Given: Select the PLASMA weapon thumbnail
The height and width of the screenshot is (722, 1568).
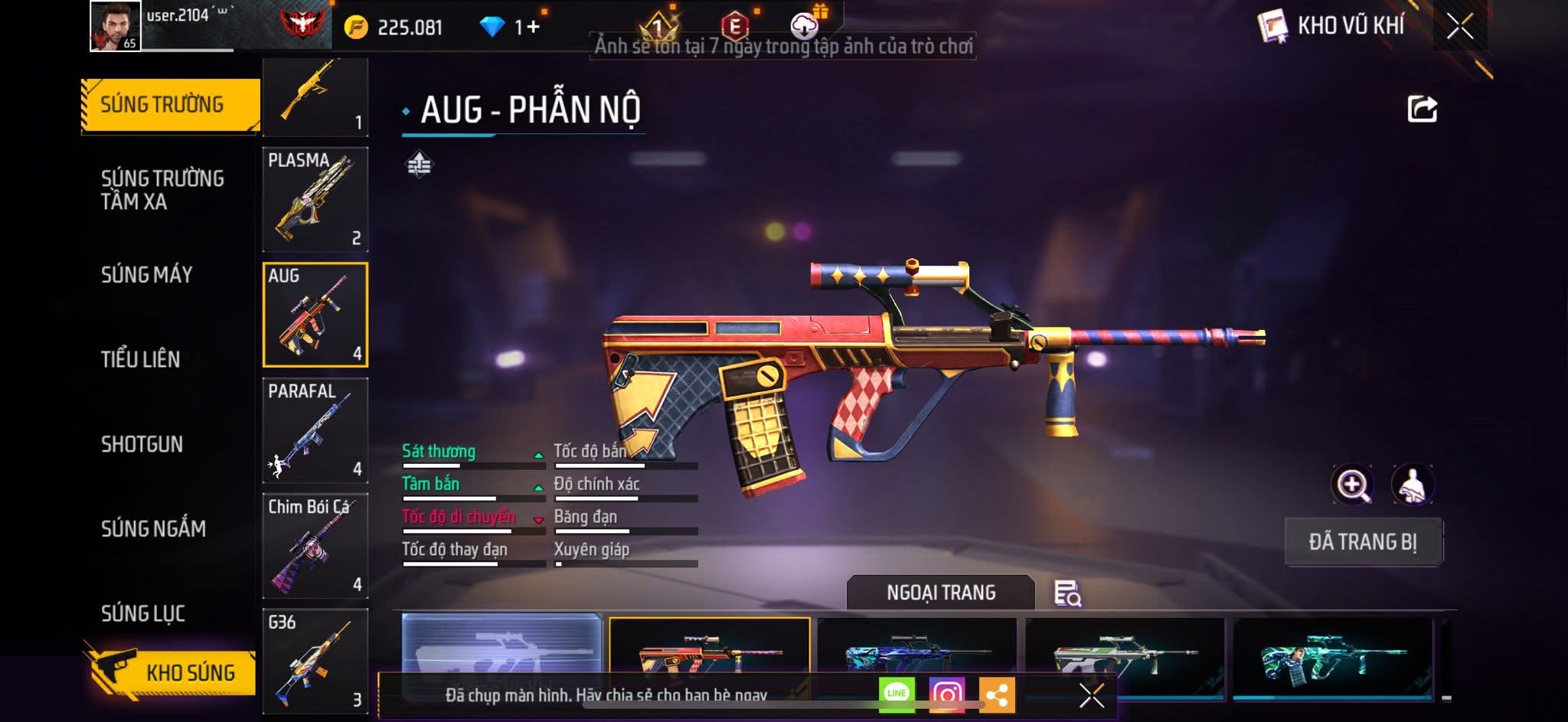Looking at the screenshot, I should pyautogui.click(x=315, y=200).
